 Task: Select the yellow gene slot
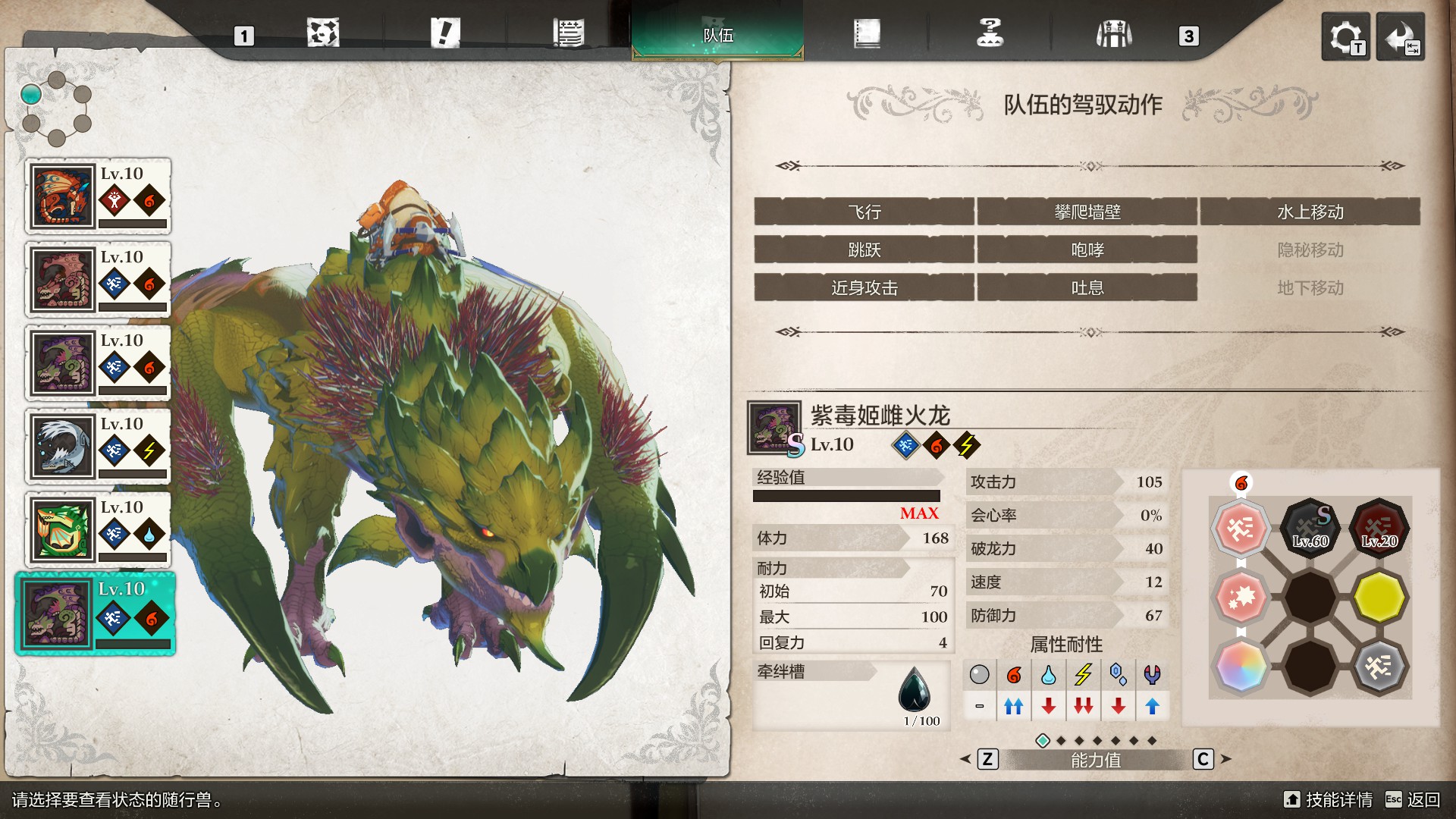click(1379, 597)
